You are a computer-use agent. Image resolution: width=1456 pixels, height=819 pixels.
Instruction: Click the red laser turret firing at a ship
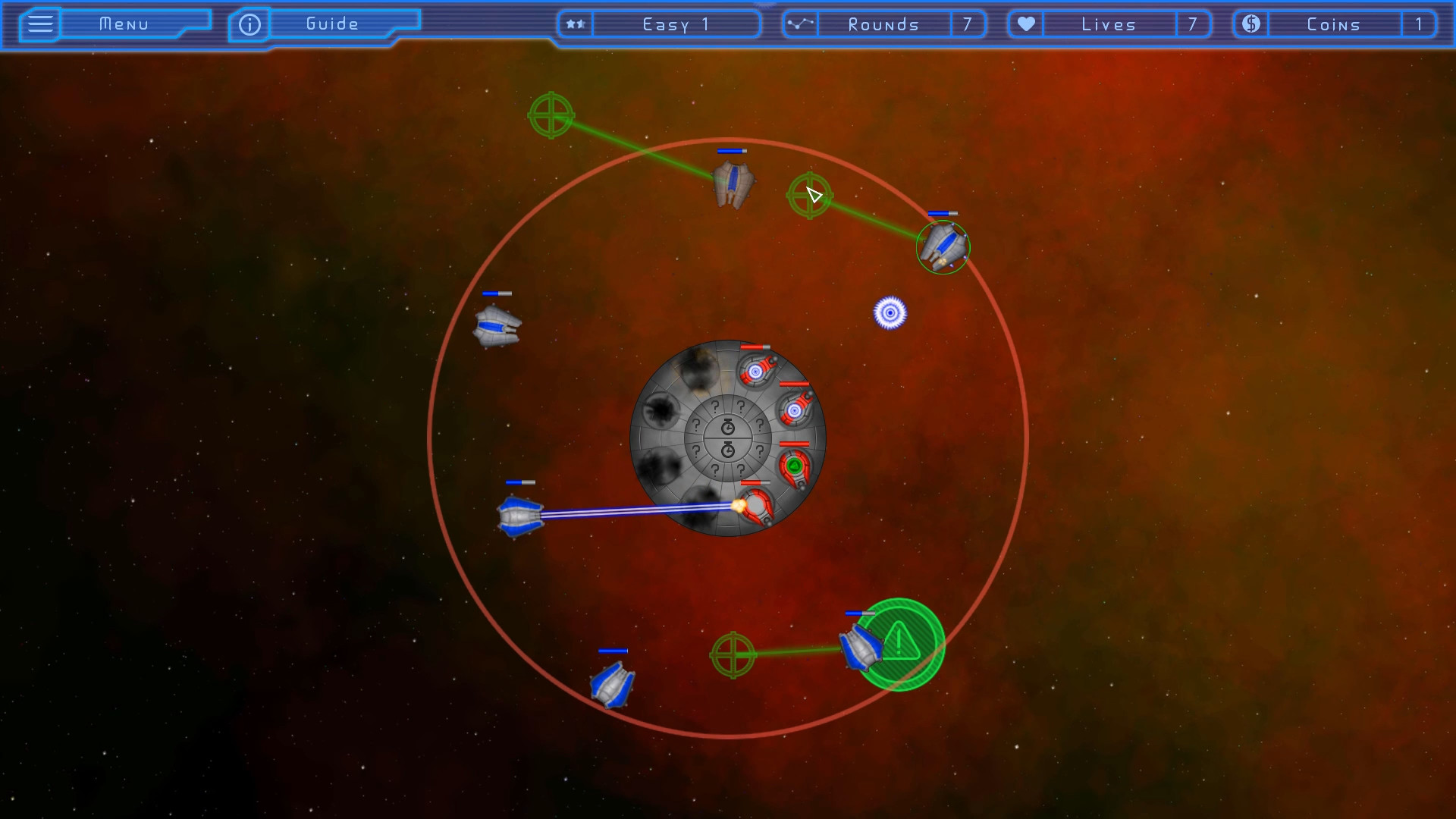pos(756,505)
